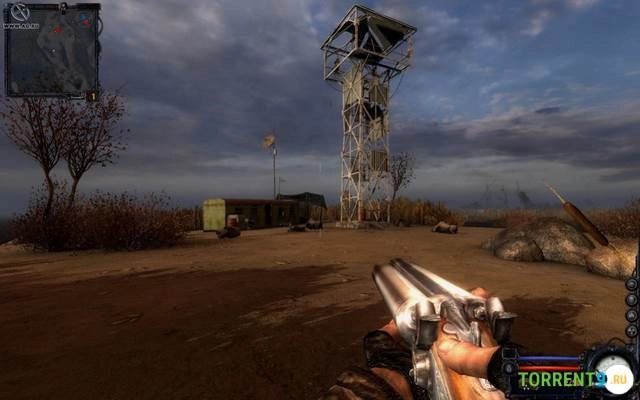Click the TORRENTS.RU watermark logo

[x=574, y=379]
